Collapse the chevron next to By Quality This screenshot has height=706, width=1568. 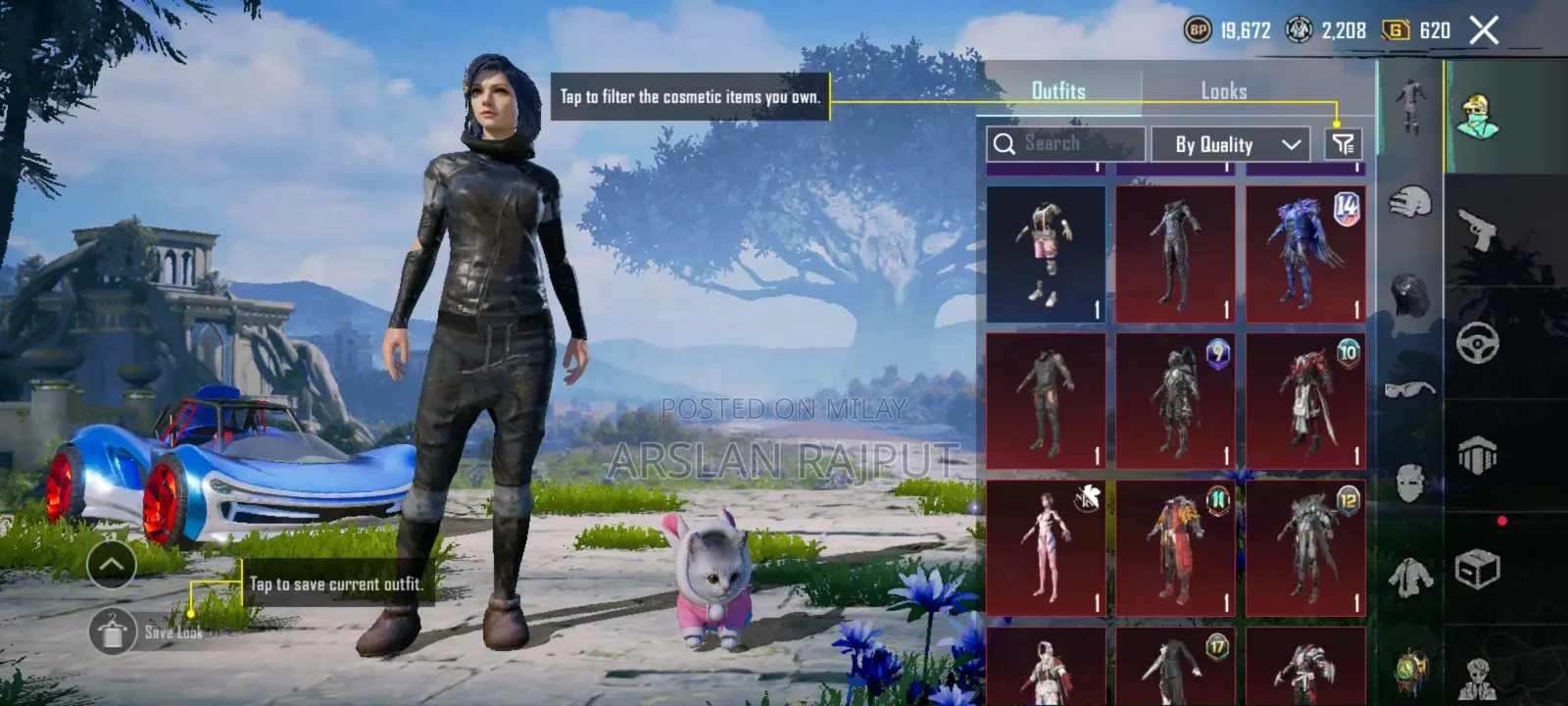1291,144
